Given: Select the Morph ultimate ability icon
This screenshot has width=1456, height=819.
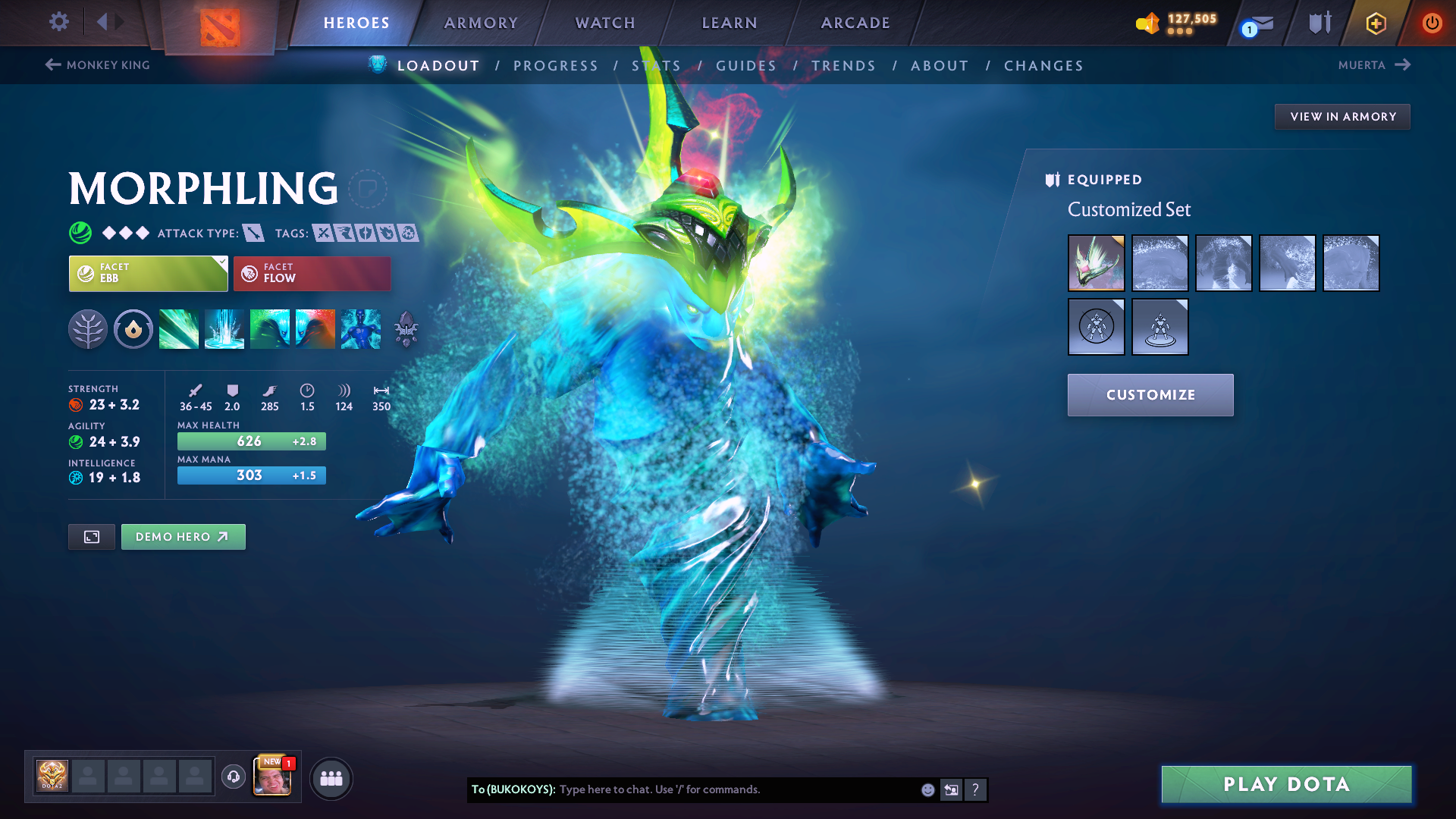Looking at the screenshot, I should [x=360, y=328].
